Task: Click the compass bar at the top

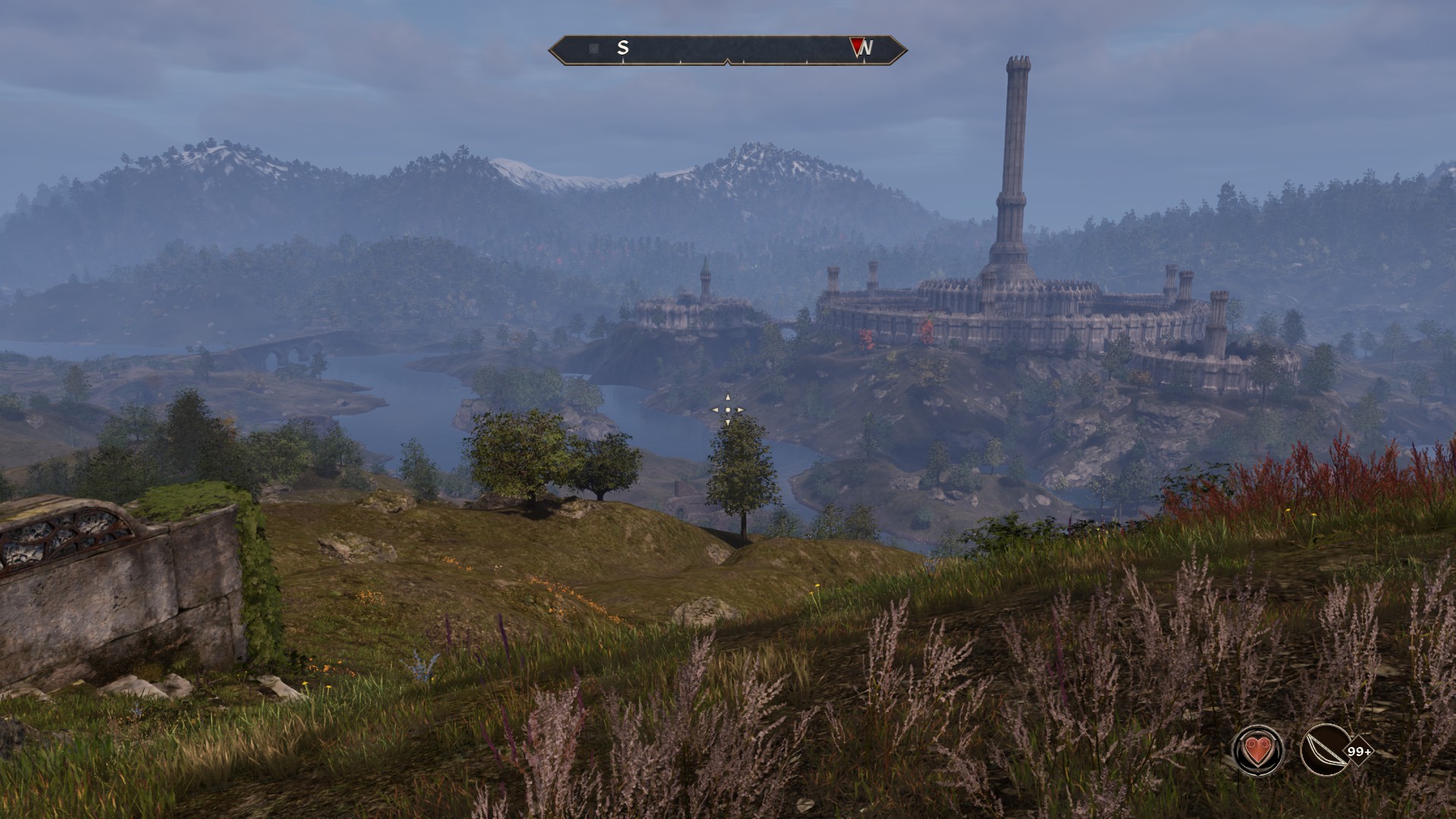Action: 727,49
